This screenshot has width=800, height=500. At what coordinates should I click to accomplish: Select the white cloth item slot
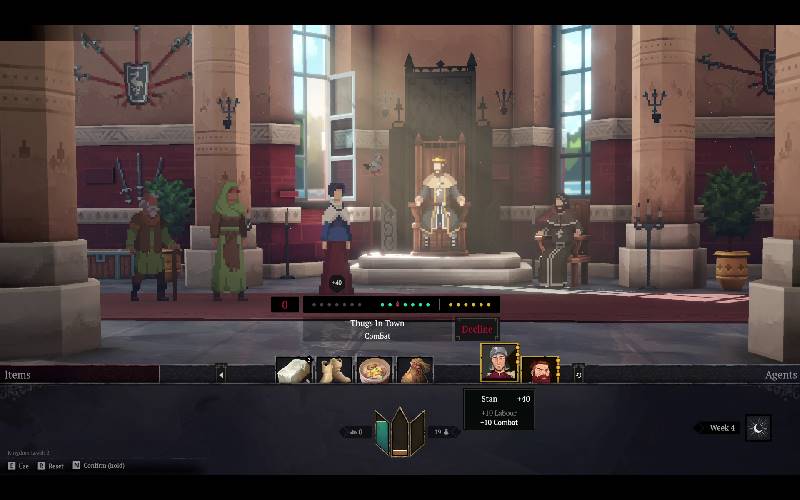pyautogui.click(x=293, y=370)
